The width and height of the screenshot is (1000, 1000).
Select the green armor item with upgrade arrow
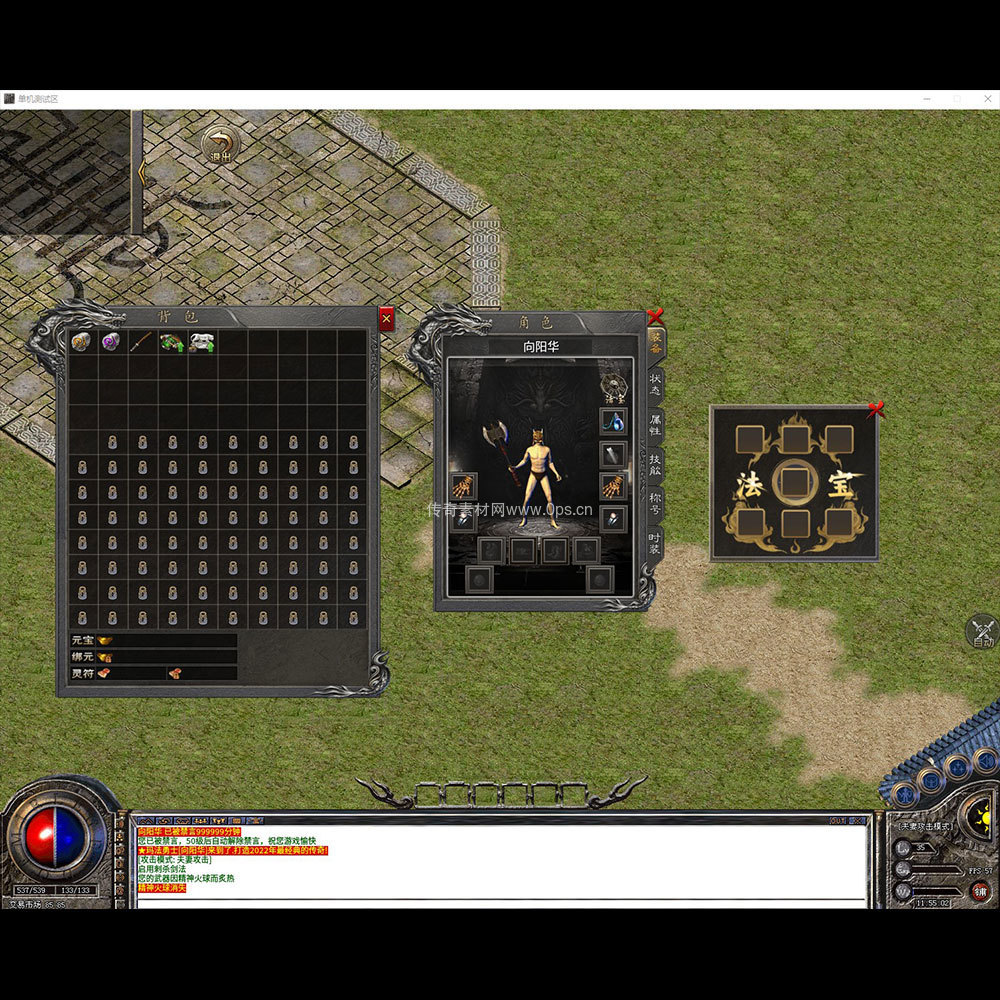[172, 342]
